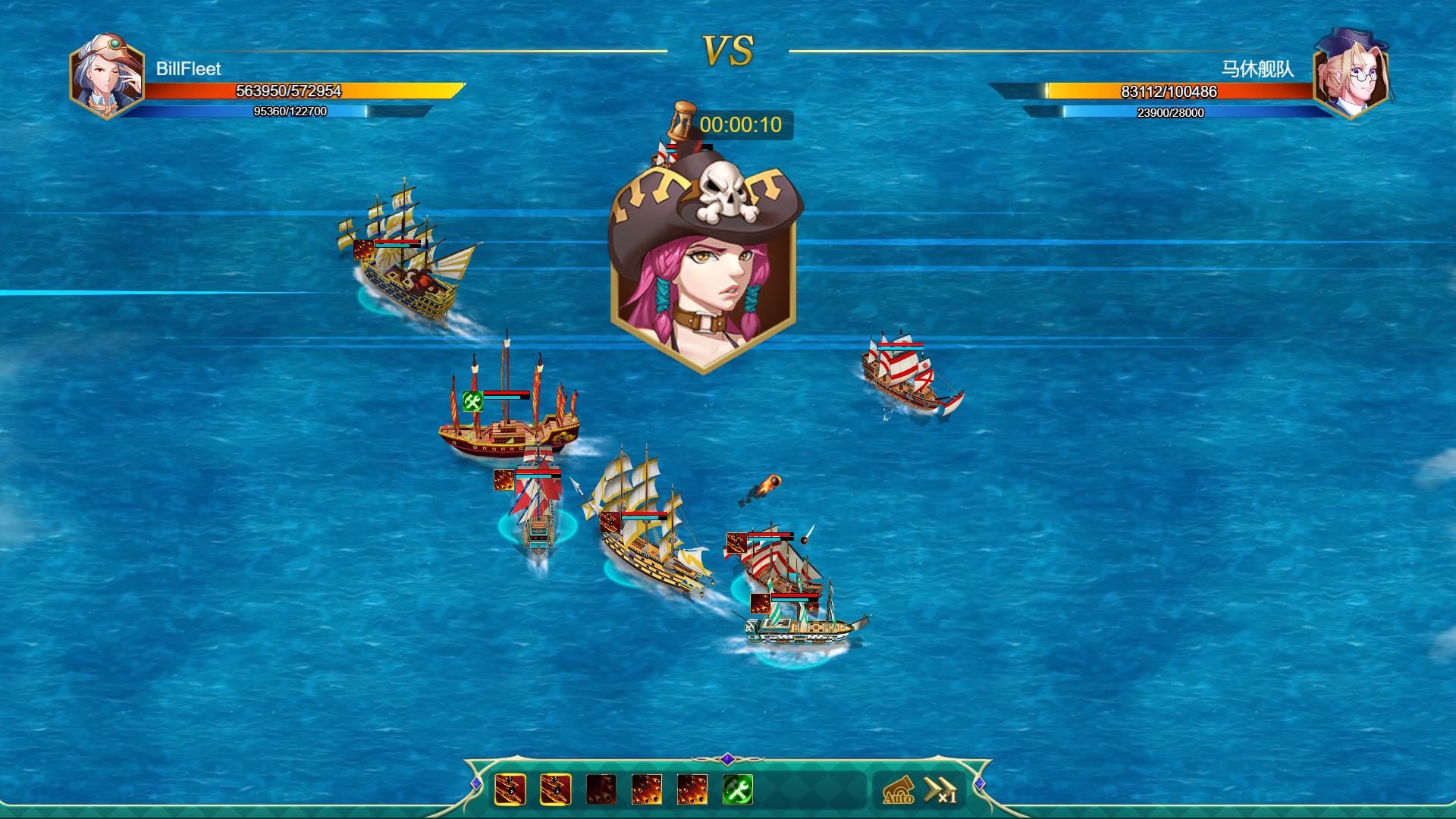Image resolution: width=1456 pixels, height=819 pixels.
Task: Use the second flaming cannonball skill
Action: click(554, 790)
